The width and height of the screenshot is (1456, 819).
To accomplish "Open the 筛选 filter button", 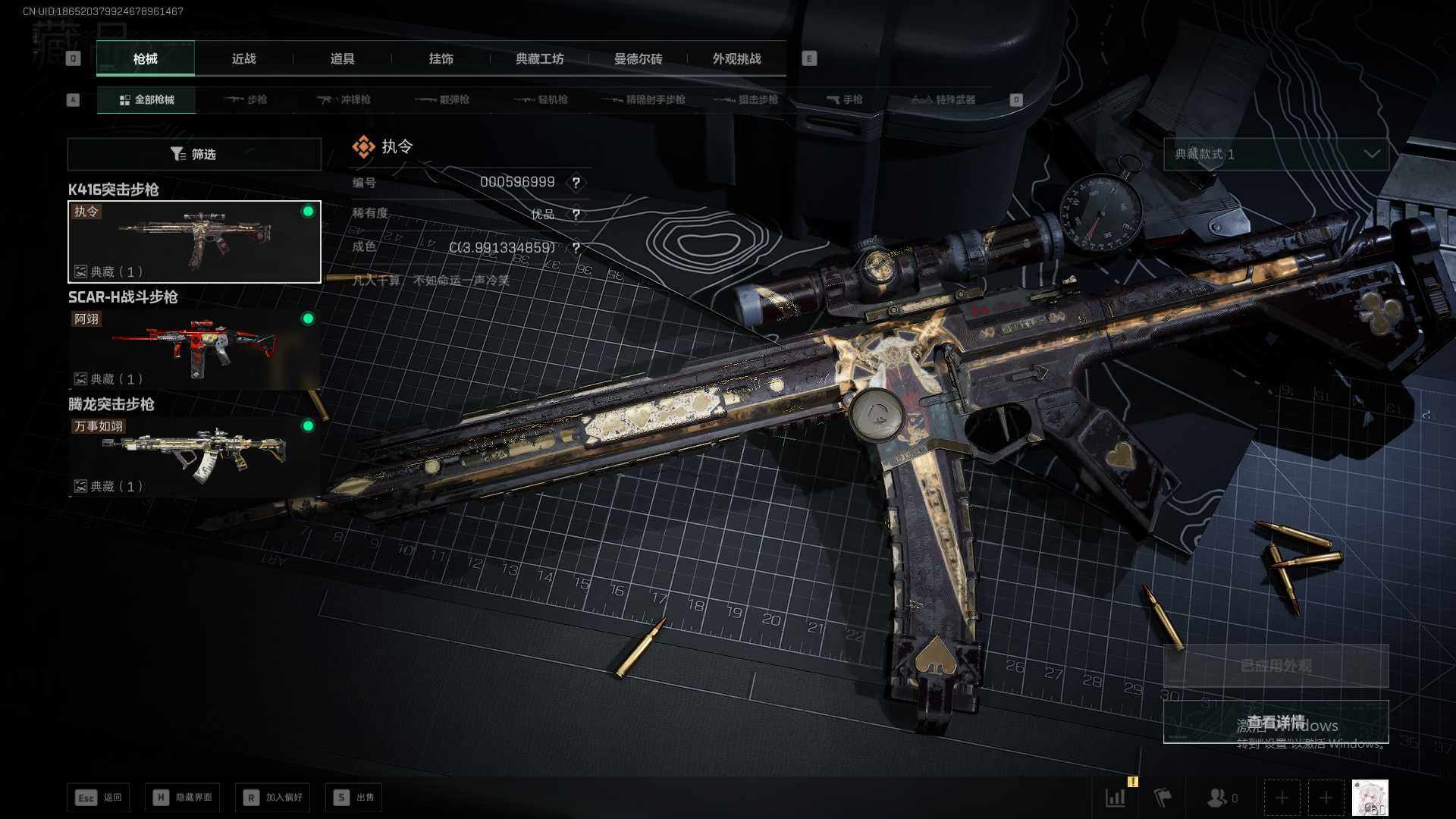I will pos(194,155).
